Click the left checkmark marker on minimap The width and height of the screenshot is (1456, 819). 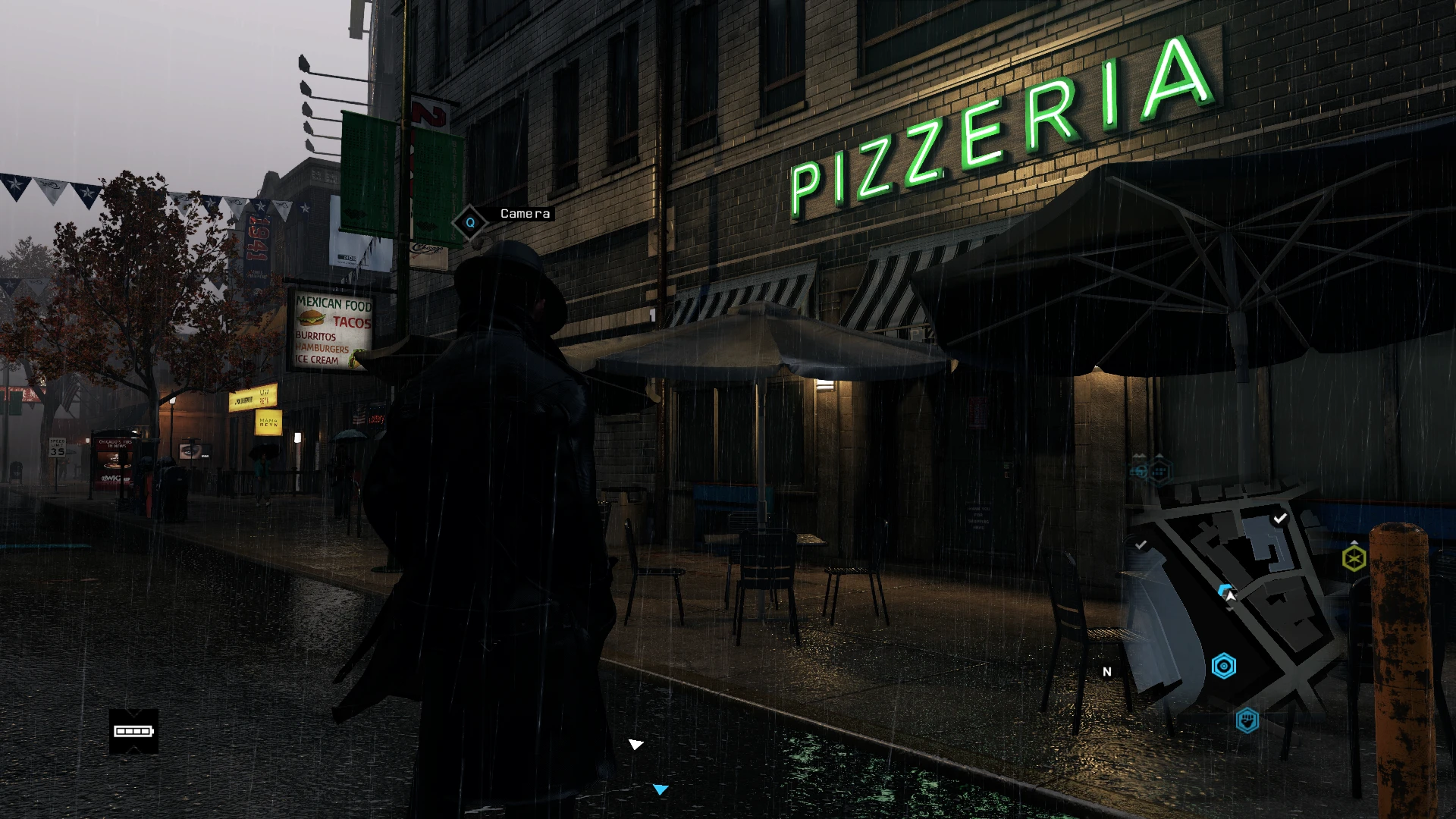(x=1141, y=544)
